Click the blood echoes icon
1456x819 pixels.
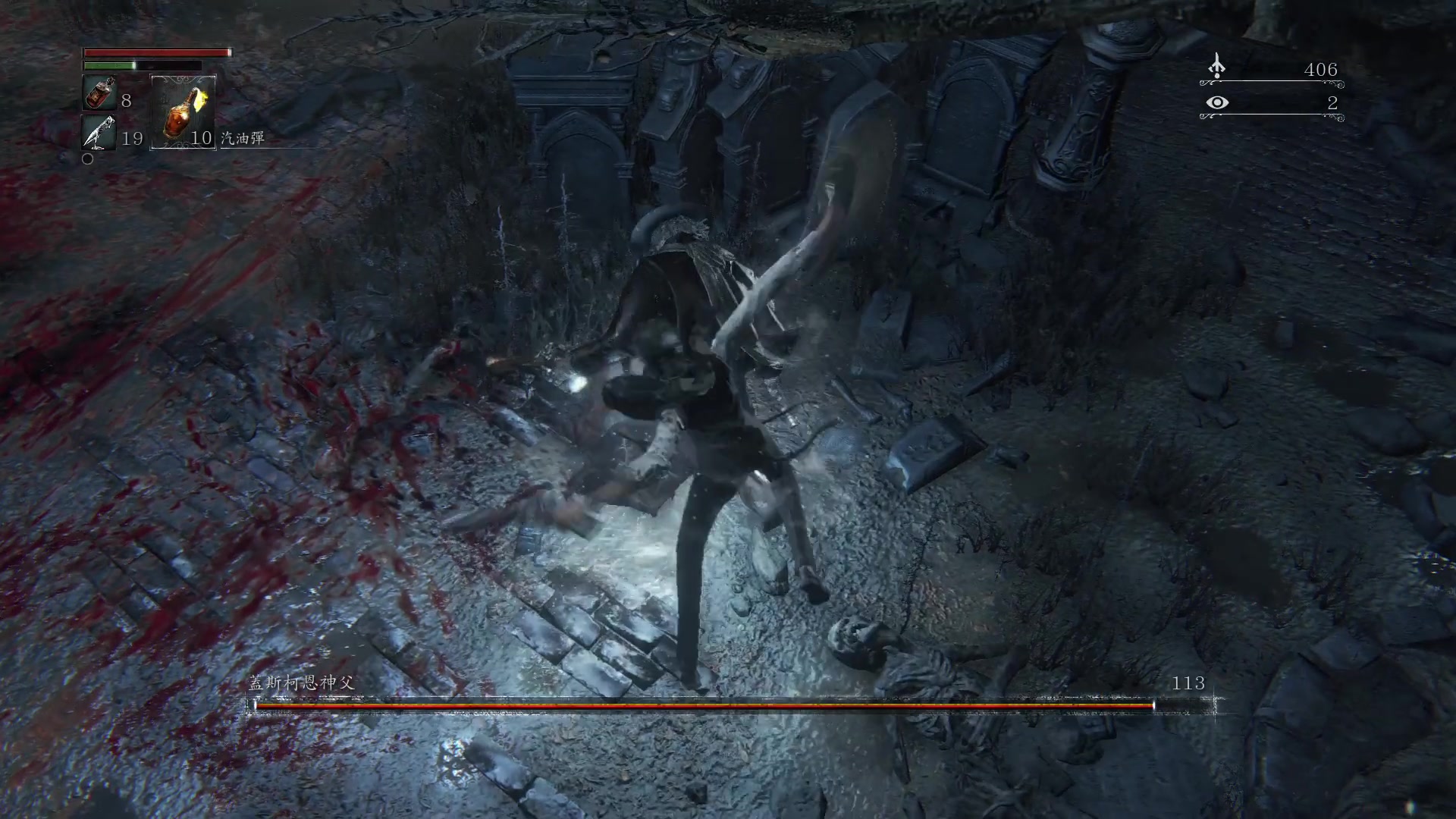[1216, 67]
